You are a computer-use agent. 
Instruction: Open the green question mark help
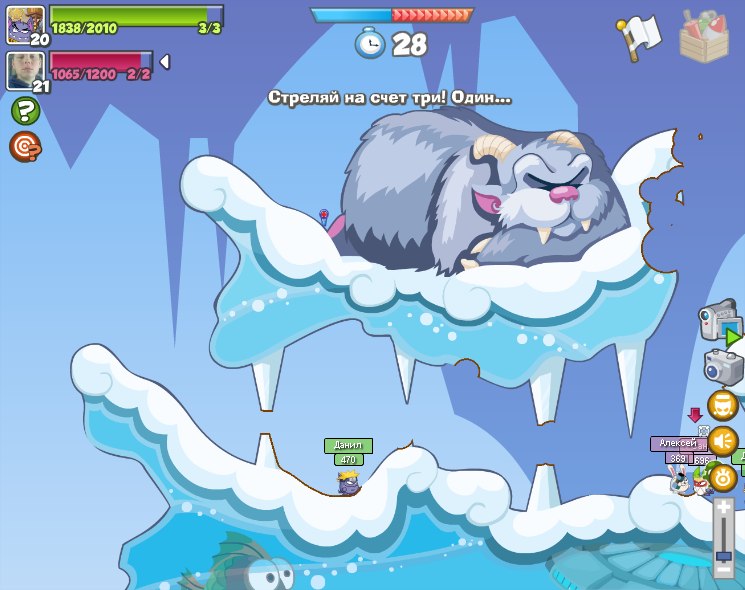point(25,111)
